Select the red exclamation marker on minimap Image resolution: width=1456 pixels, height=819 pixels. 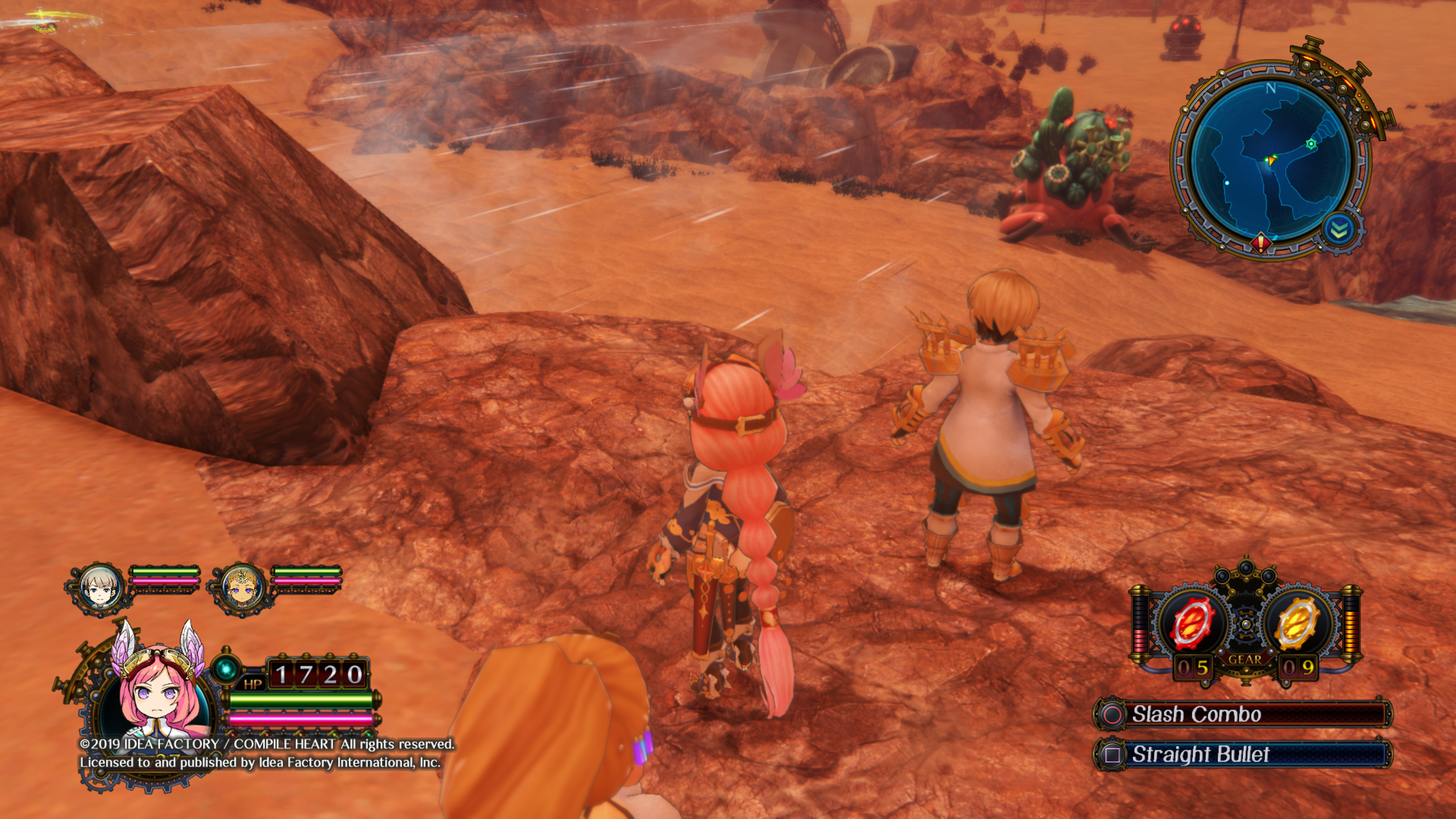(x=1261, y=243)
